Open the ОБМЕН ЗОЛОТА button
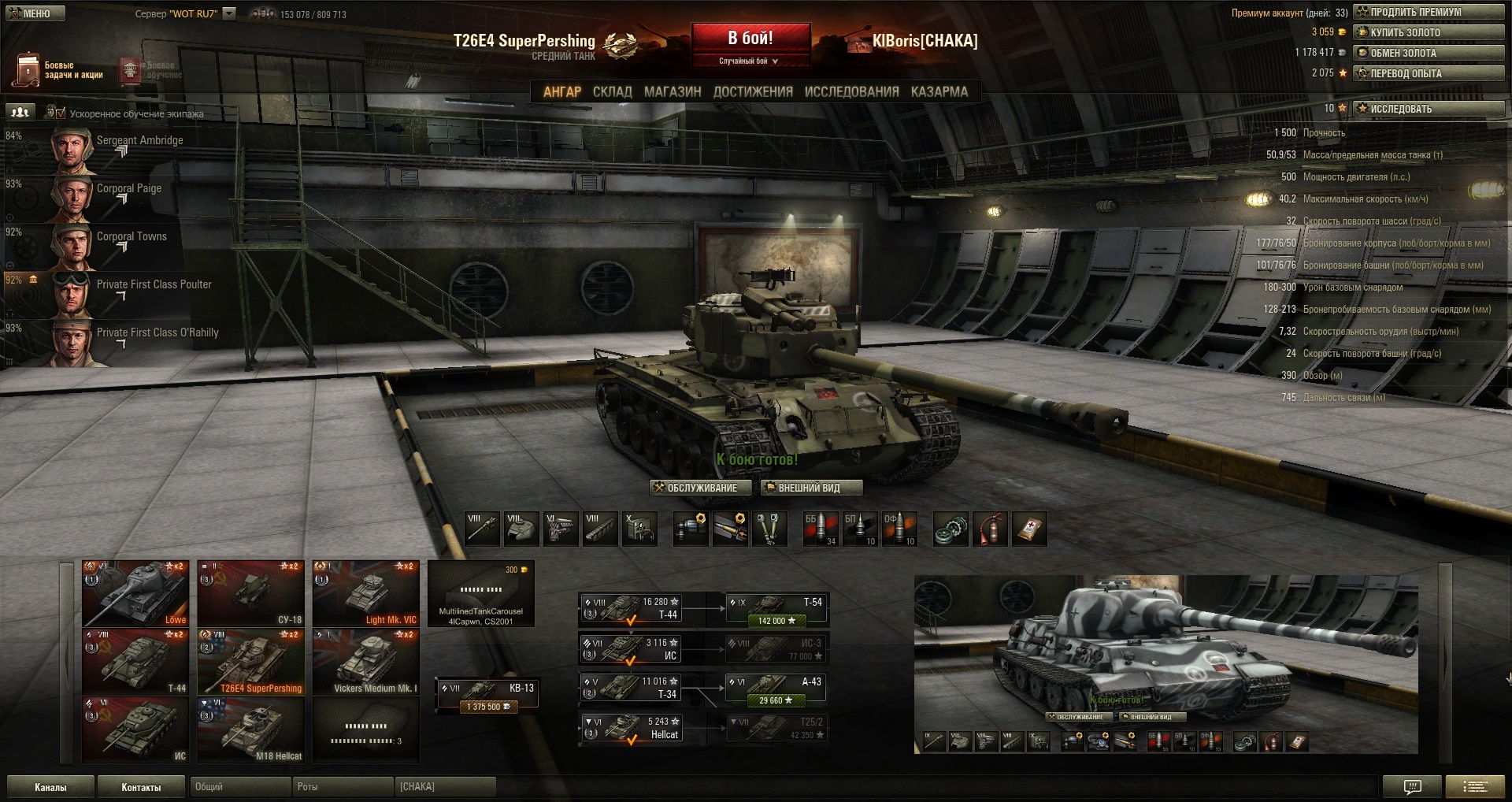 1428,53
